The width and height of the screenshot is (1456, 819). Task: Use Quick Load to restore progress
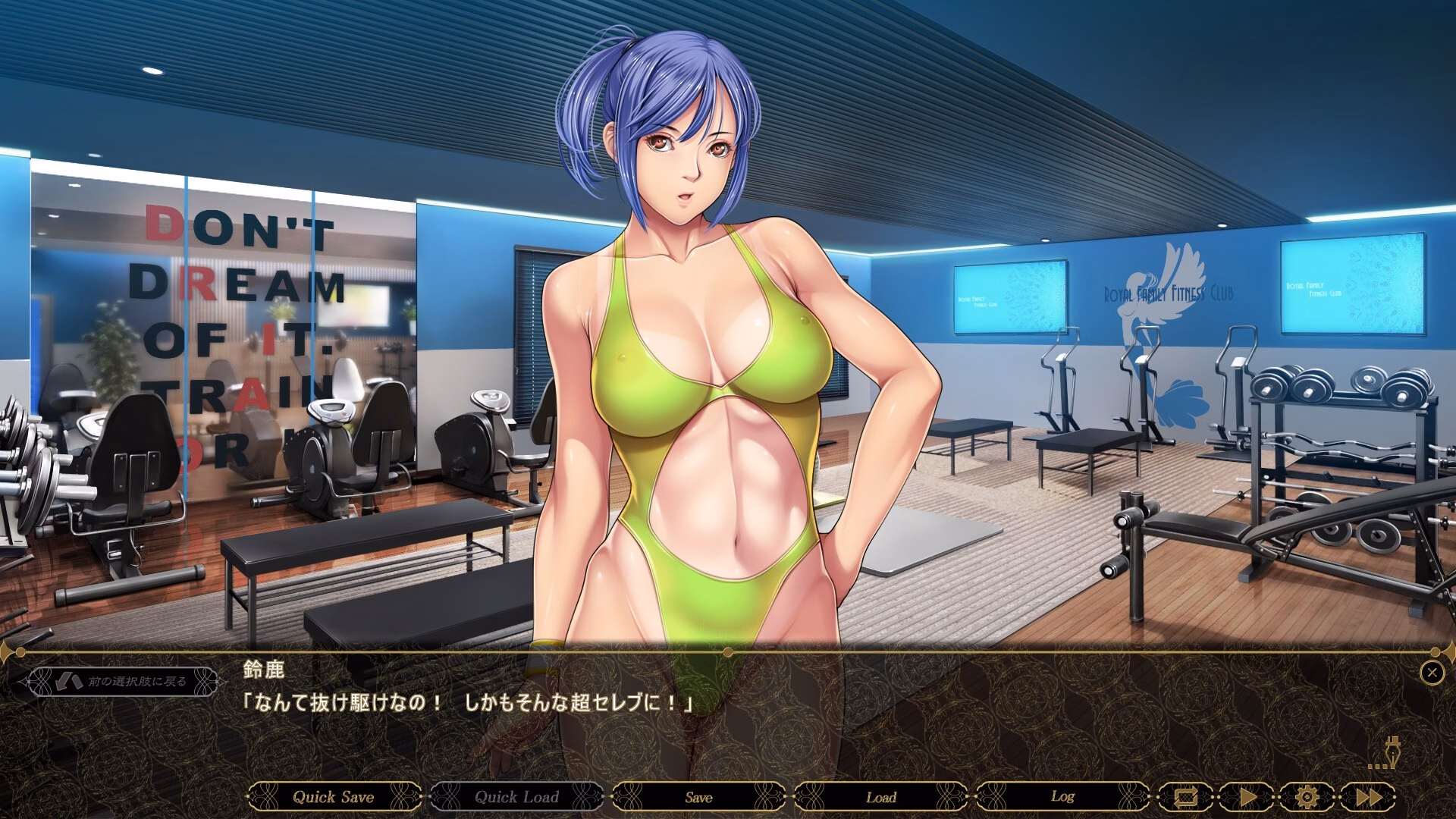click(516, 797)
